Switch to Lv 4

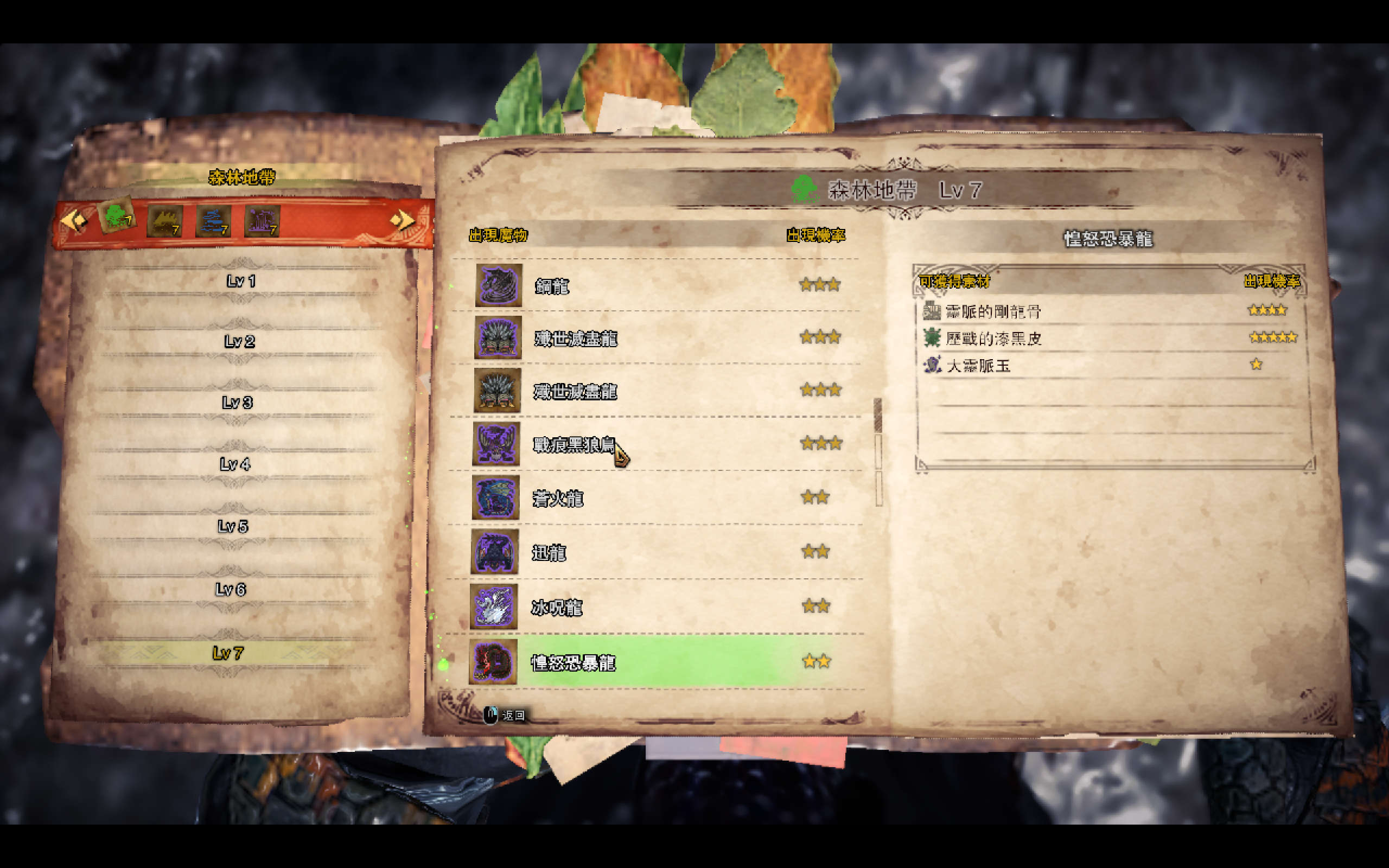[x=235, y=464]
